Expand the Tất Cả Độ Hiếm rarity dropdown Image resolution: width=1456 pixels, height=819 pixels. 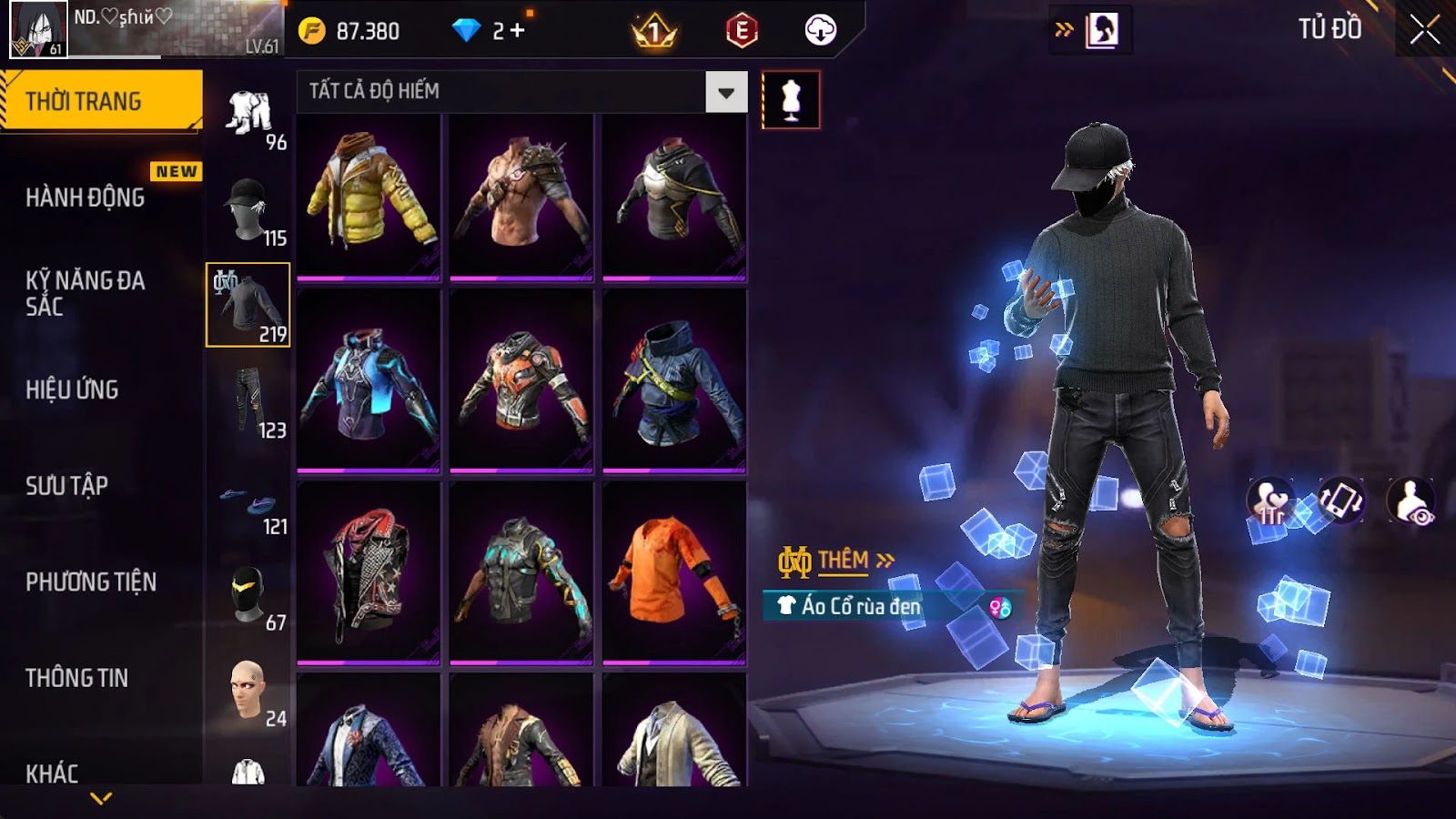(725, 92)
